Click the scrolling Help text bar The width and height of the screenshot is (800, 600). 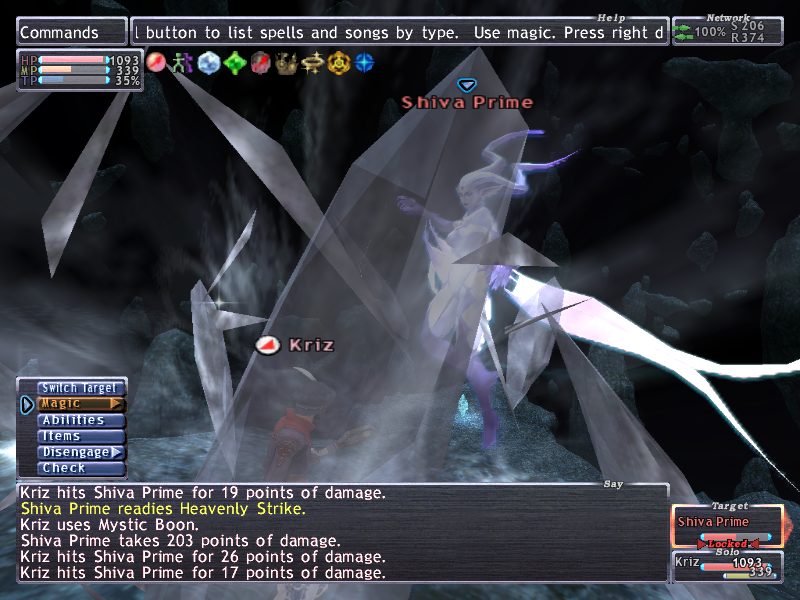point(400,32)
